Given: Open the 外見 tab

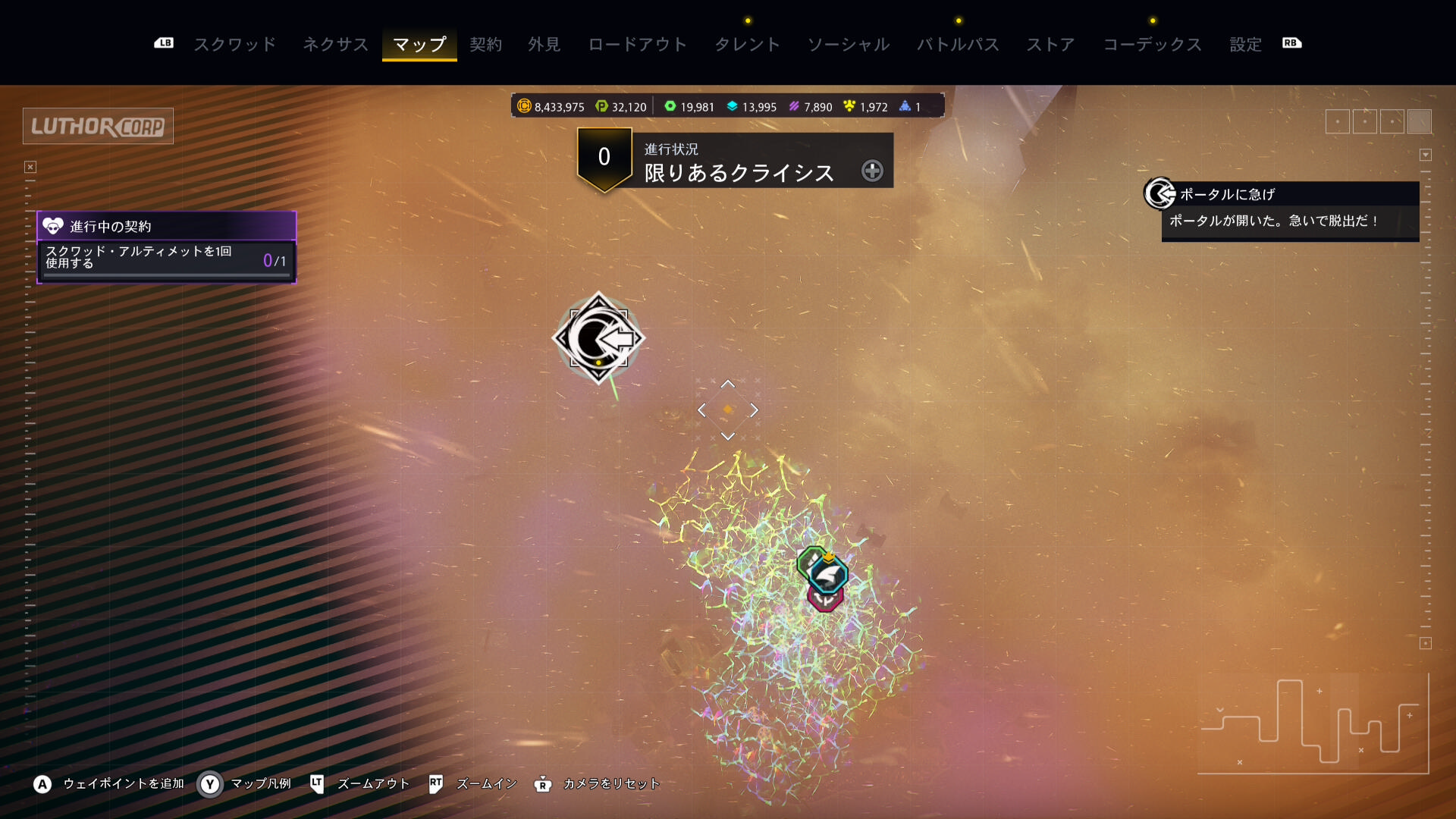Looking at the screenshot, I should (x=544, y=44).
